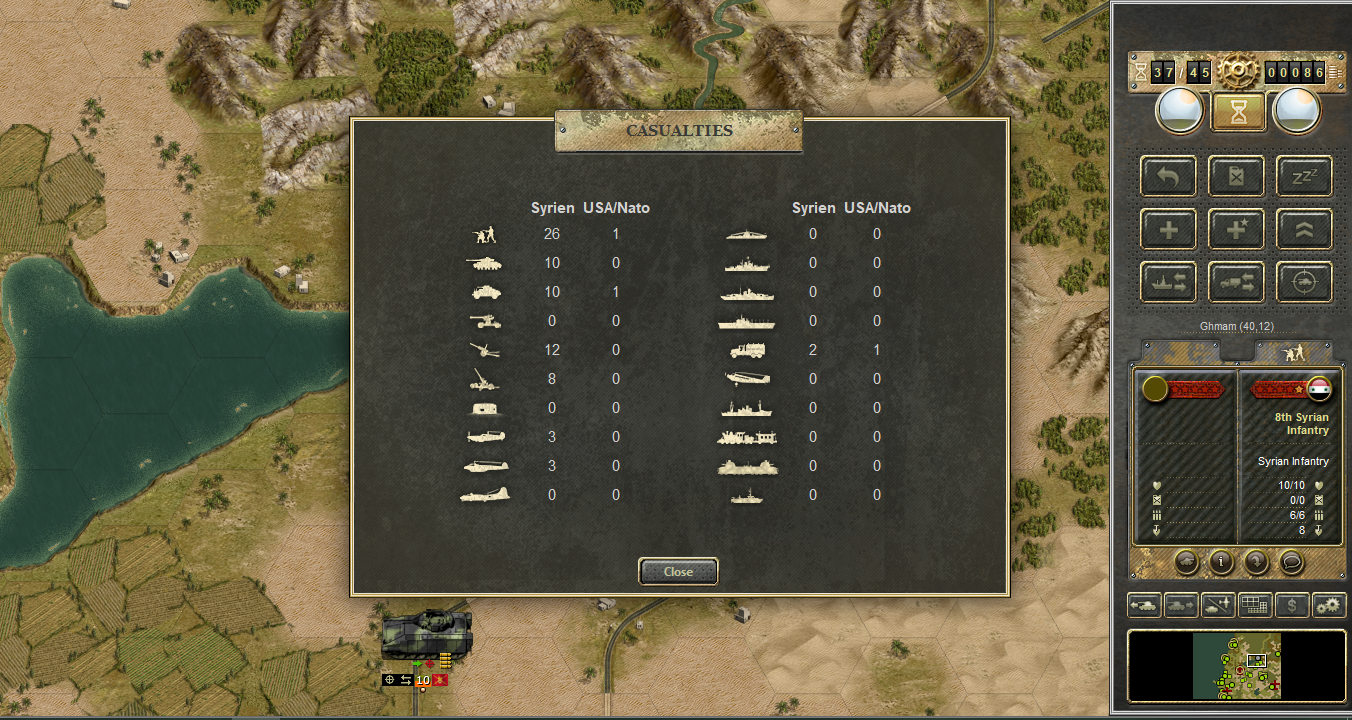Undo the last move with the arrow button
Screen dimensions: 1352x720
coord(1168,176)
